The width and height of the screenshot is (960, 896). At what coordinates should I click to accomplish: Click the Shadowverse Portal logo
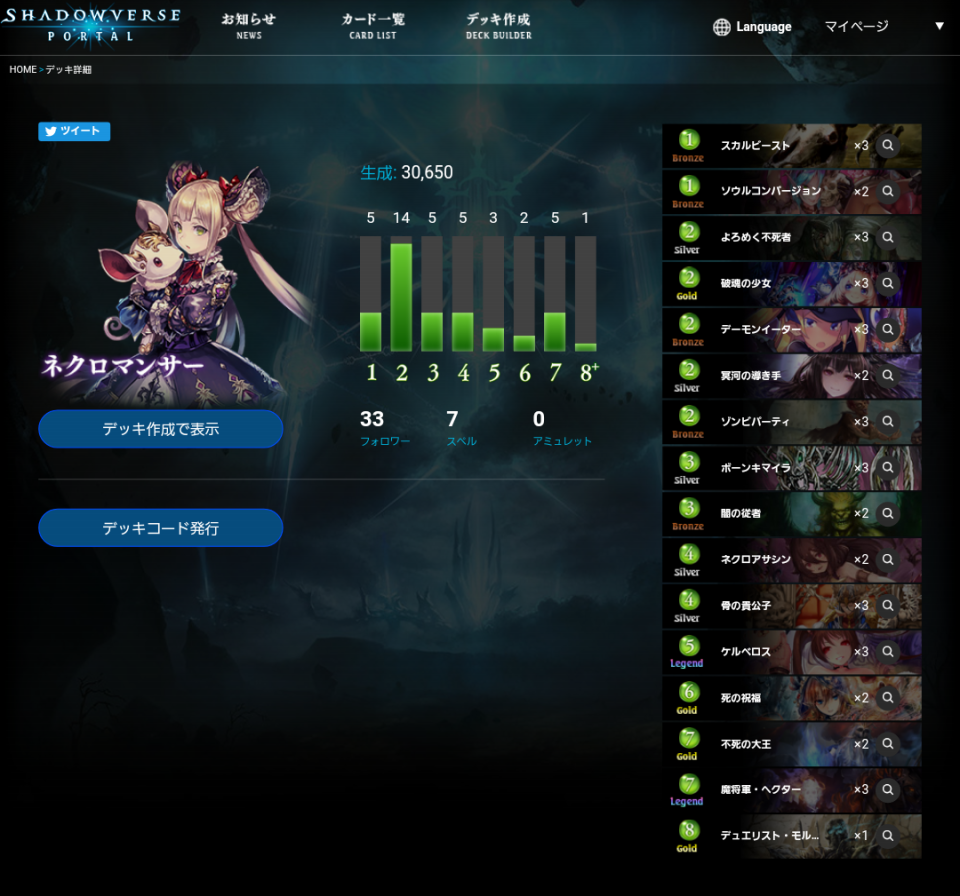[91, 25]
